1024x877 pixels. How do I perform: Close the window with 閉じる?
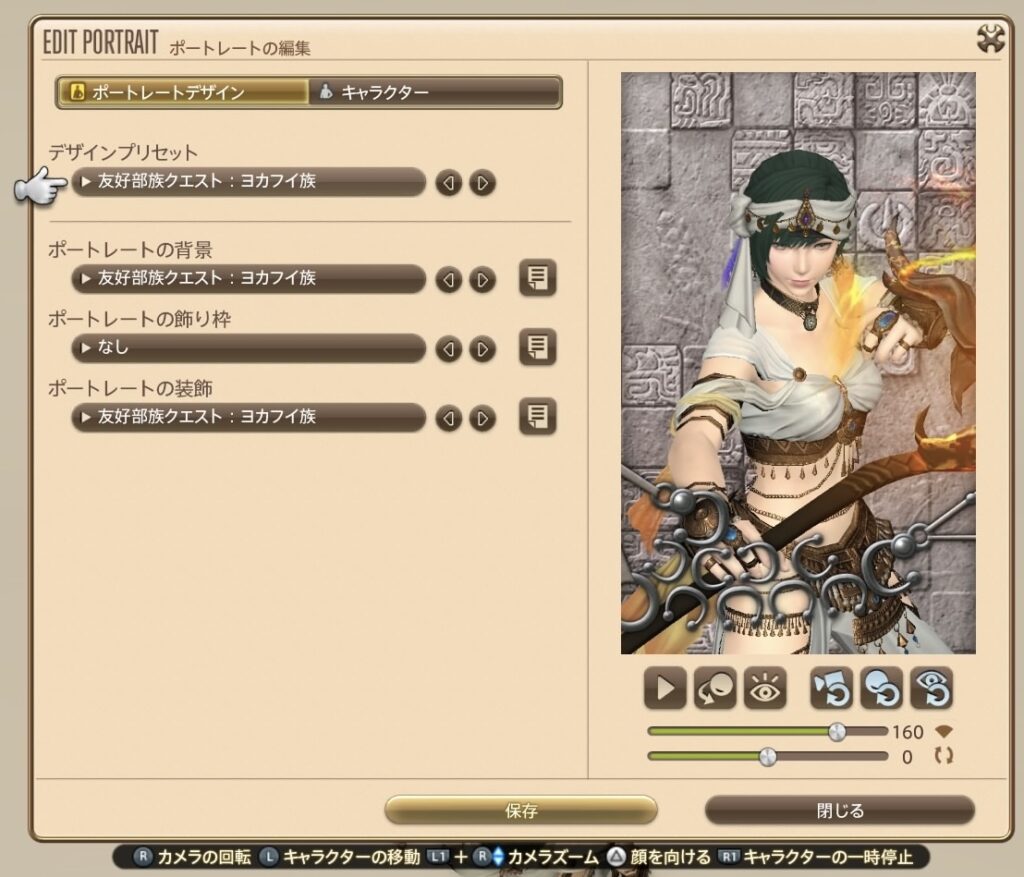(839, 810)
